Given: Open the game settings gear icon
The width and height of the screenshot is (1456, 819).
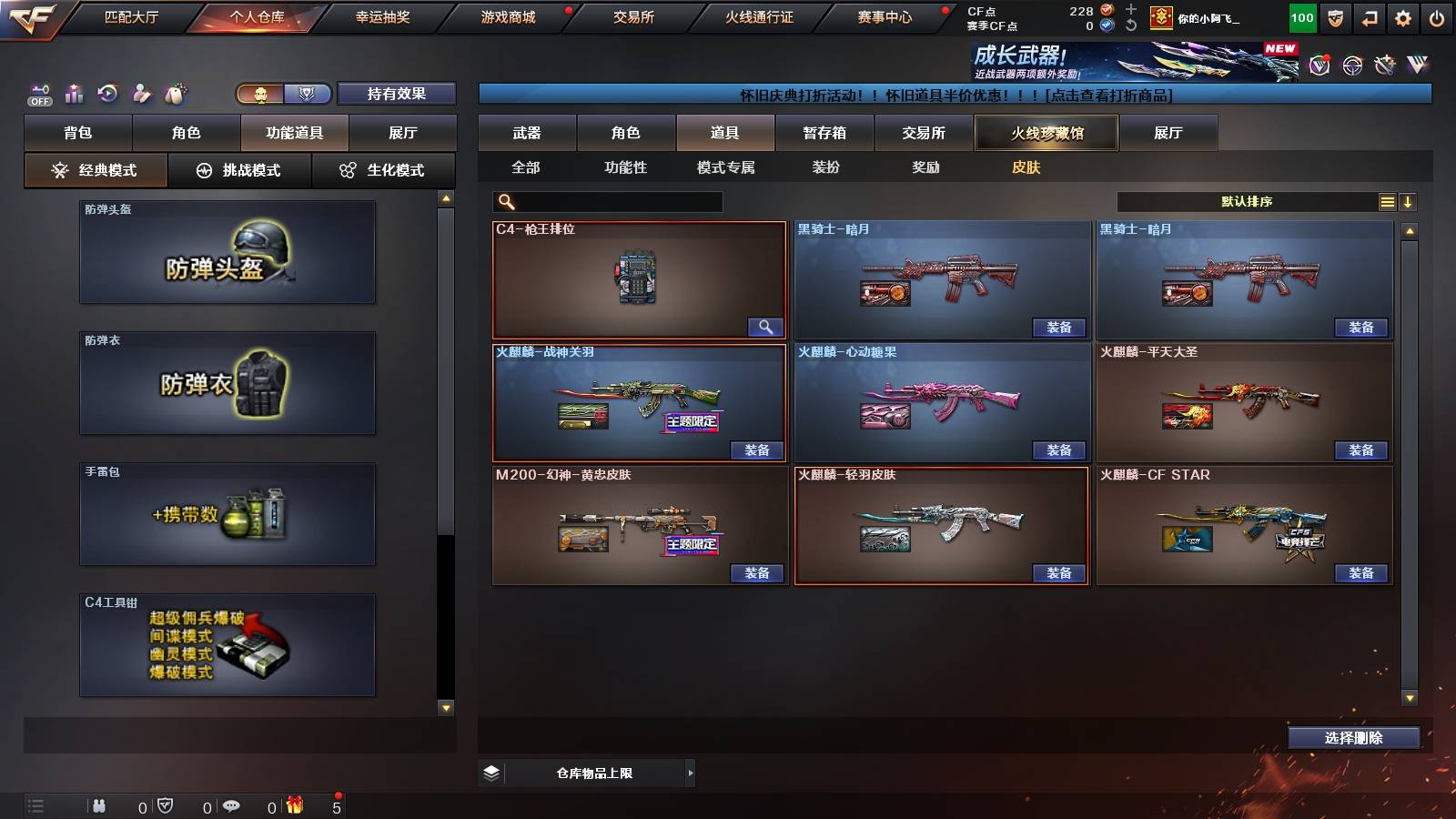Looking at the screenshot, I should tap(1402, 17).
